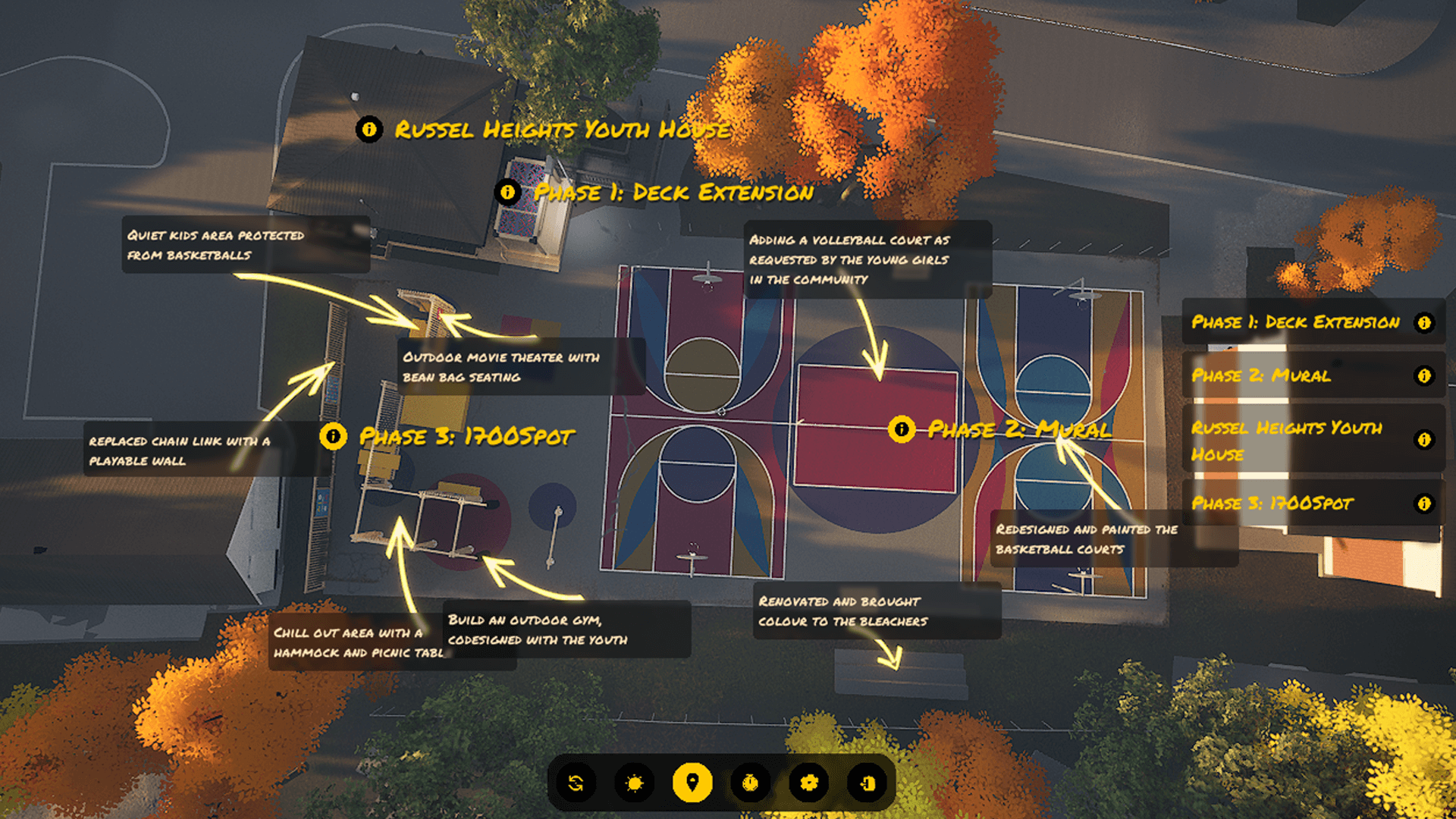Open info marker beside Phase 2: Mural on map

point(901,429)
